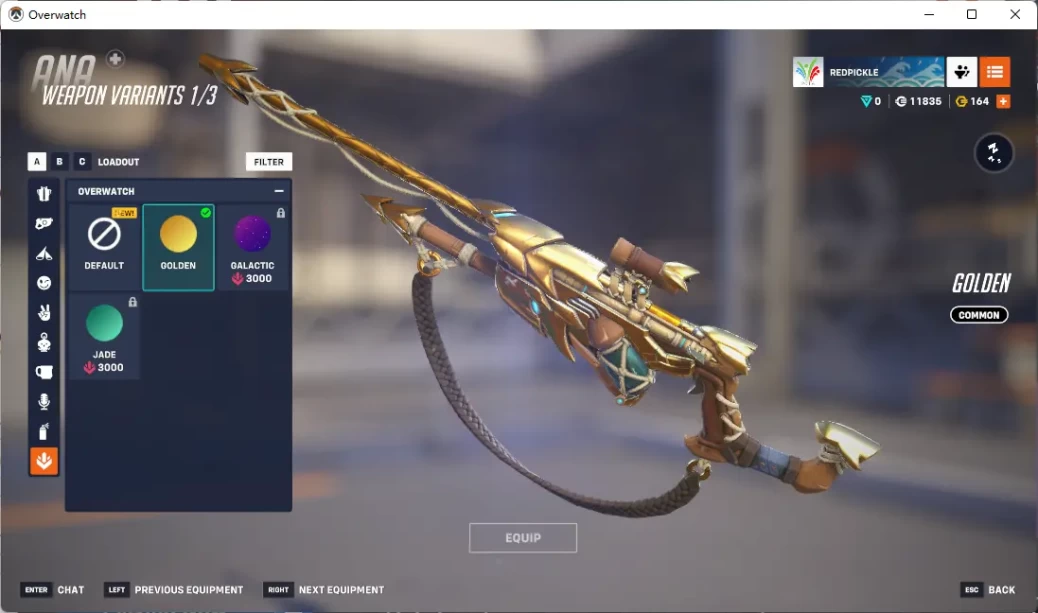Open the sprays category with spray-can icon
The height and width of the screenshot is (613, 1038).
click(44, 432)
